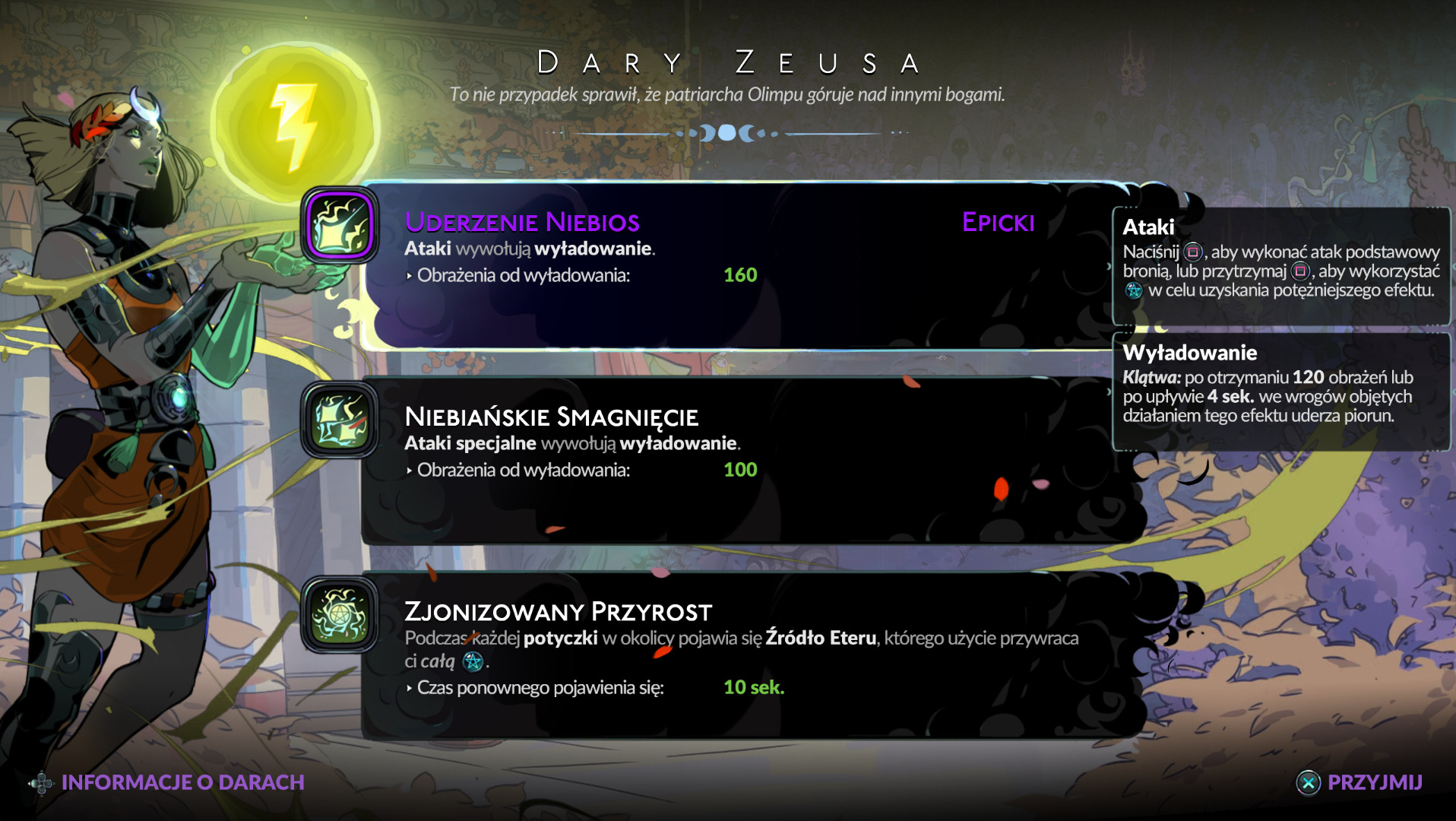Confirm with the Przyjmij button
Viewport: 1456px width, 821px height.
pyautogui.click(x=1359, y=782)
